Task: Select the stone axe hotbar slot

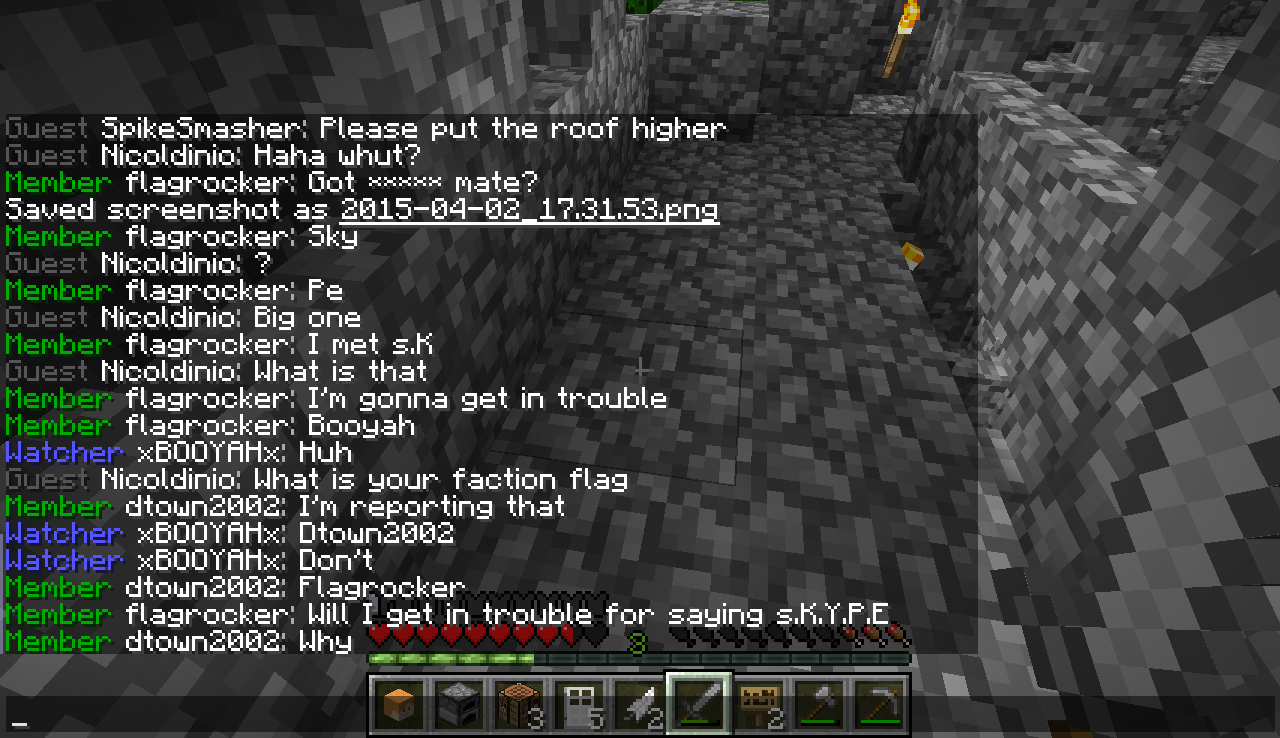Action: coord(818,704)
